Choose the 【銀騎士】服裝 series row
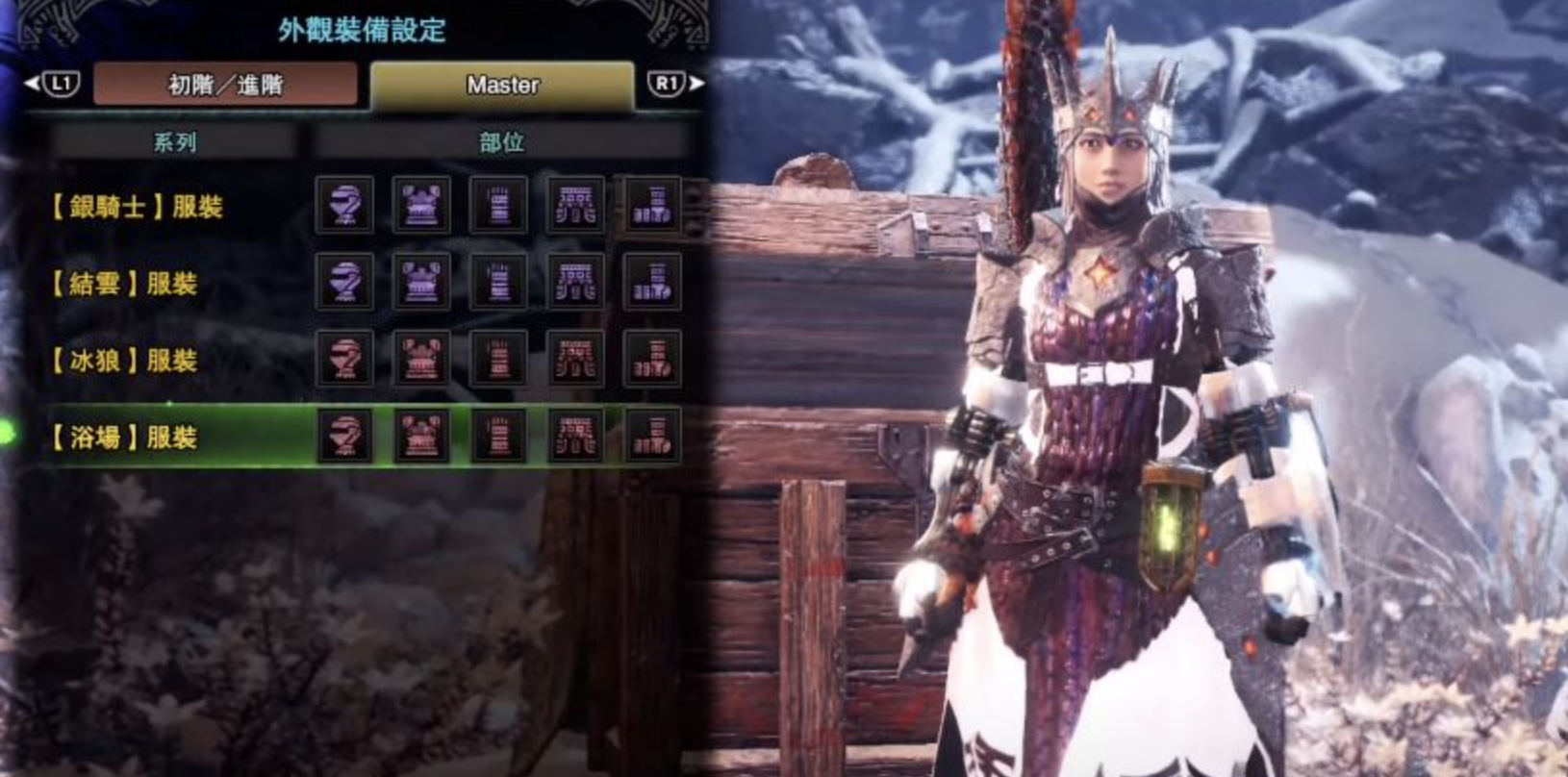 pos(137,206)
